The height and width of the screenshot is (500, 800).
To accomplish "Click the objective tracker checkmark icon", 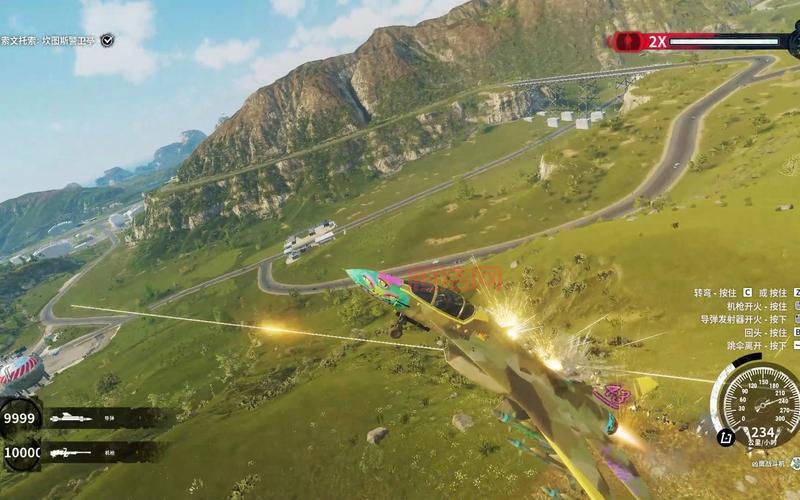I will [x=107, y=40].
